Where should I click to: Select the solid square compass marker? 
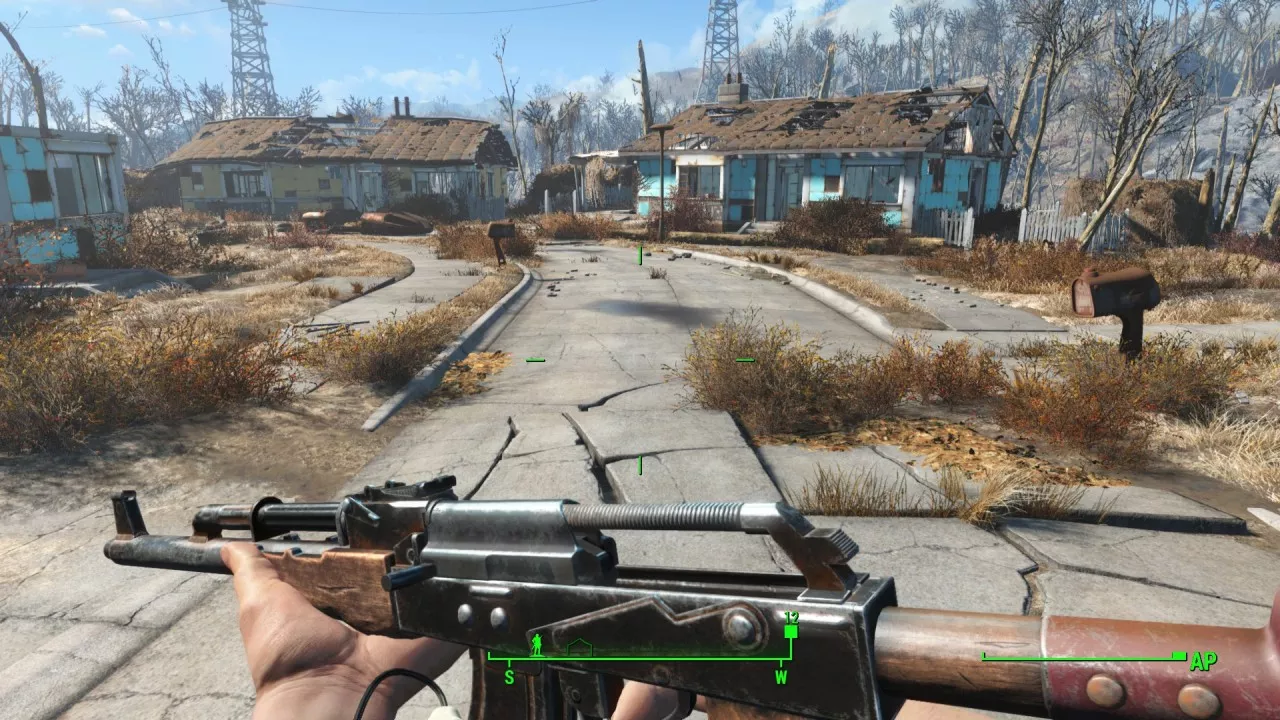coord(791,631)
